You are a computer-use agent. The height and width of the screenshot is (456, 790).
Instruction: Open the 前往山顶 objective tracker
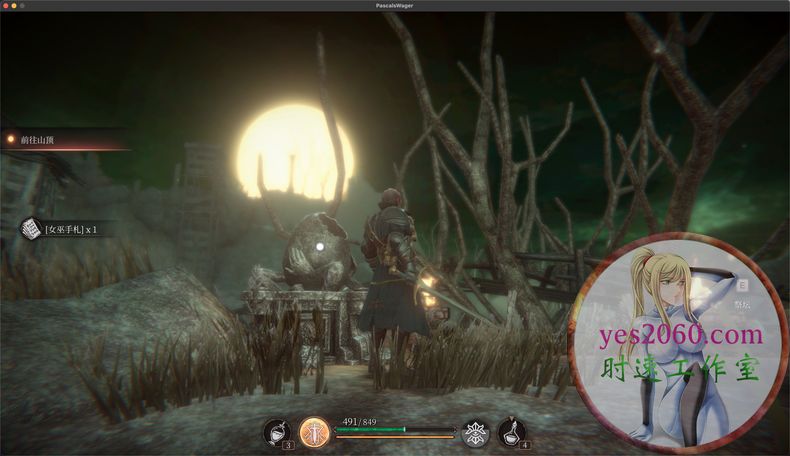[37, 140]
